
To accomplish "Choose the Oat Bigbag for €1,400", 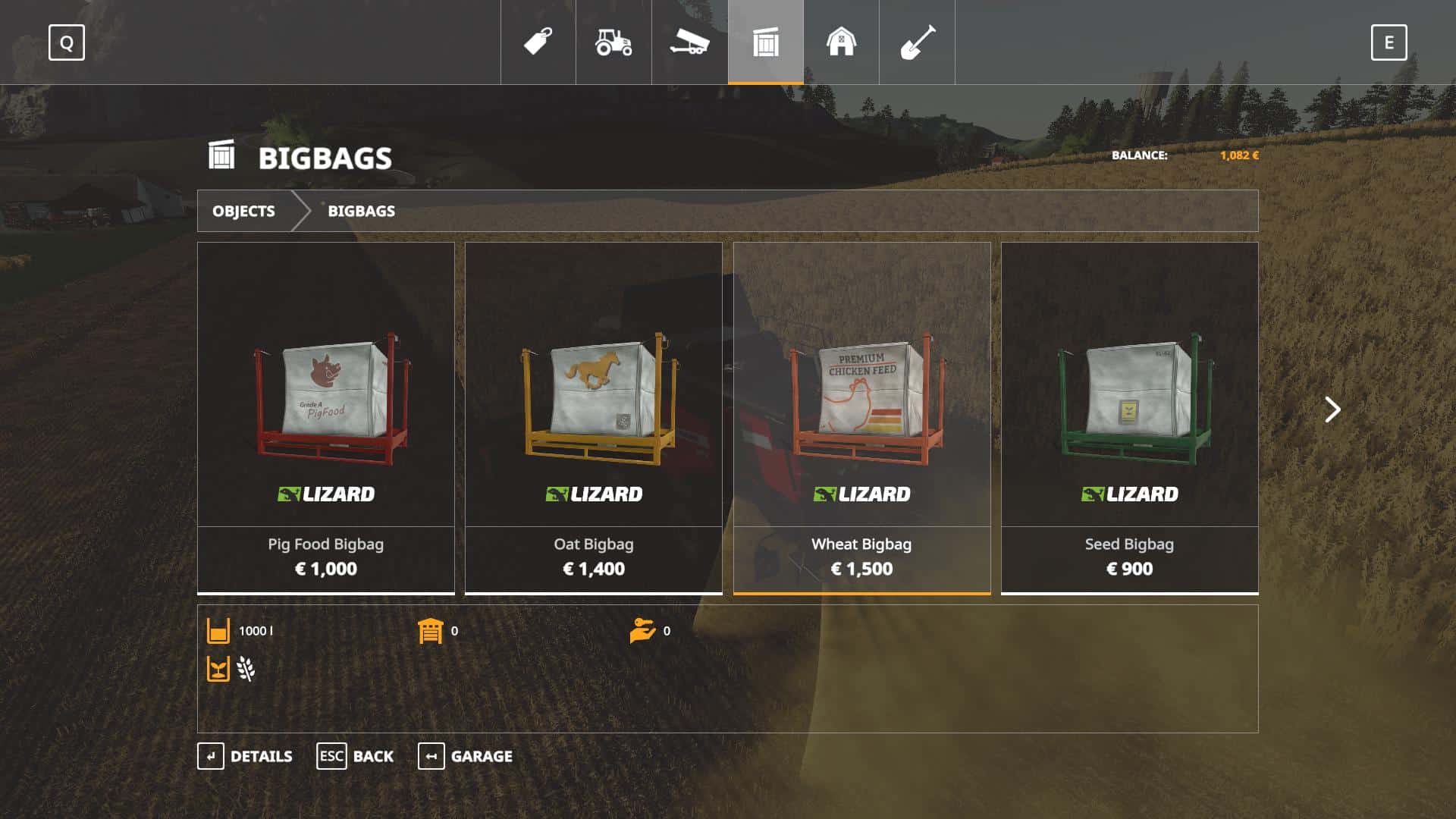I will click(x=593, y=417).
